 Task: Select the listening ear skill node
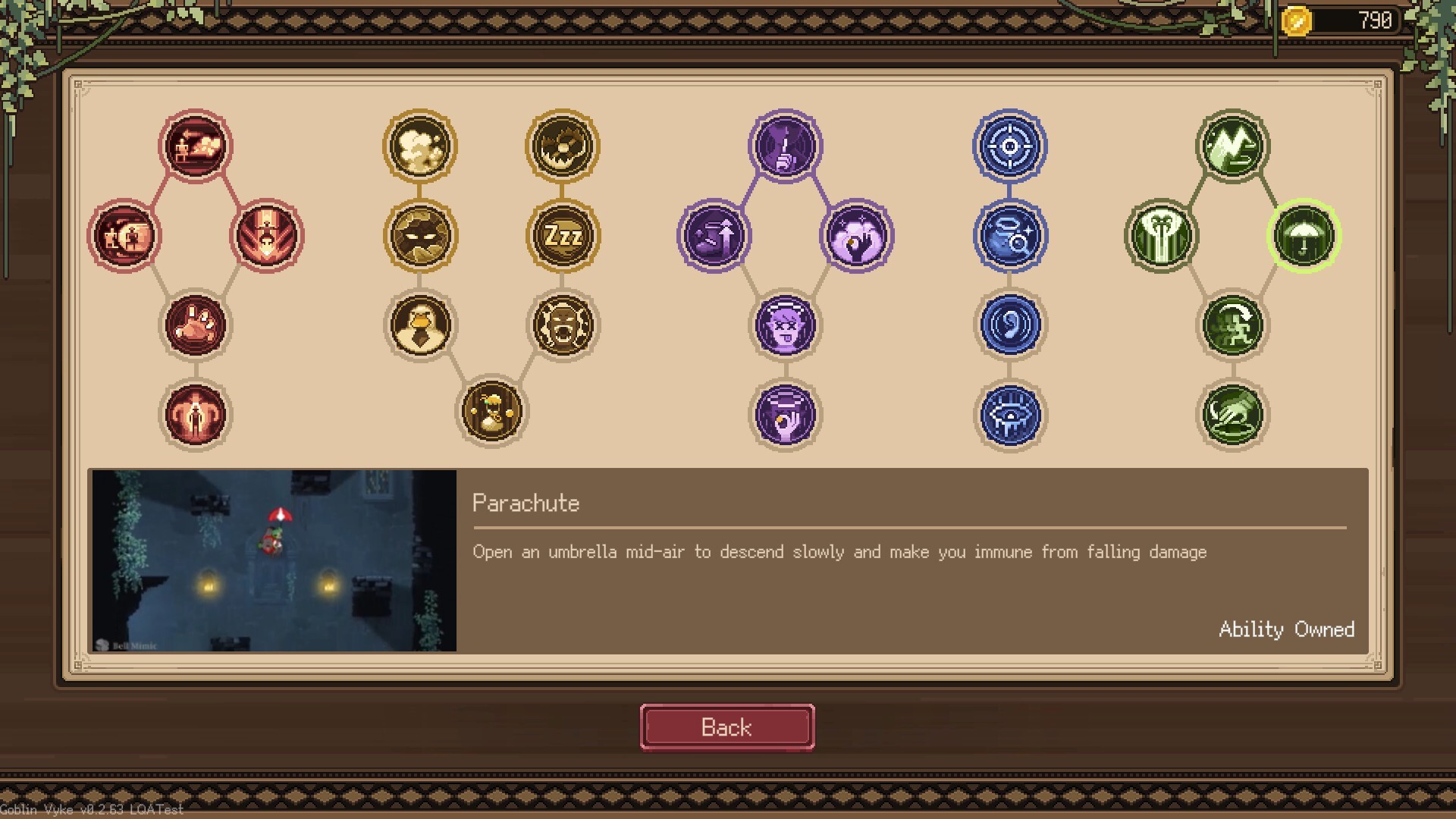1011,325
